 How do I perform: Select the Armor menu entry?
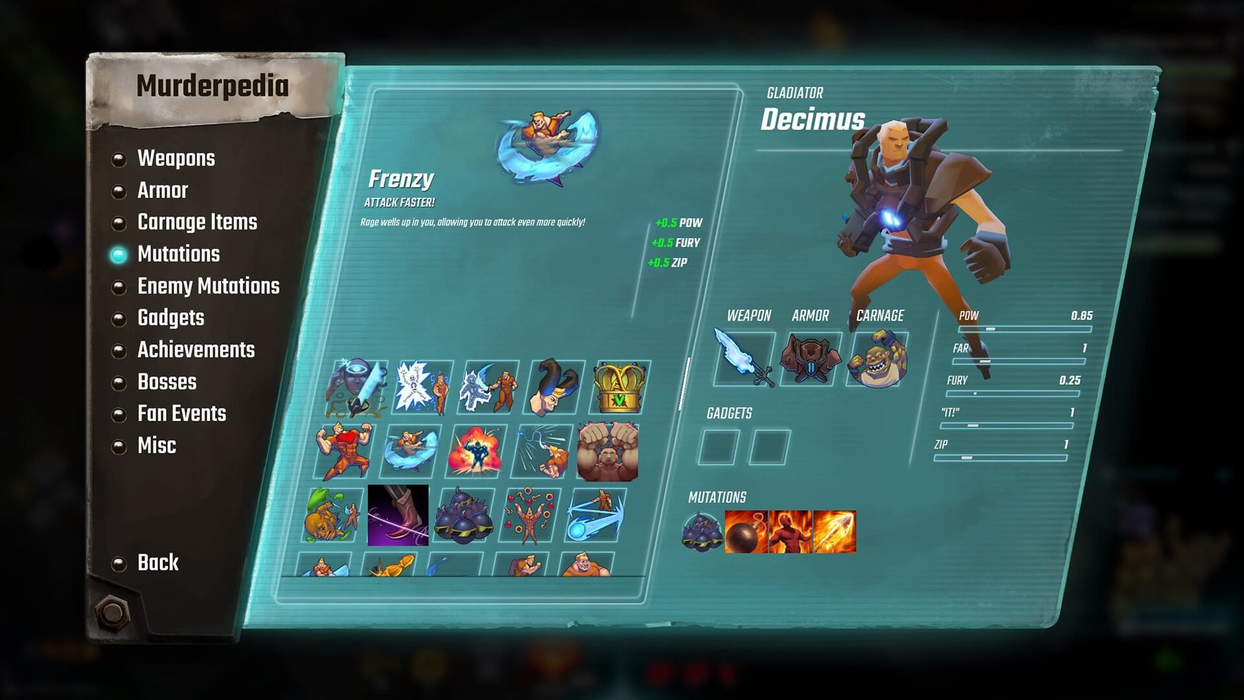point(162,191)
